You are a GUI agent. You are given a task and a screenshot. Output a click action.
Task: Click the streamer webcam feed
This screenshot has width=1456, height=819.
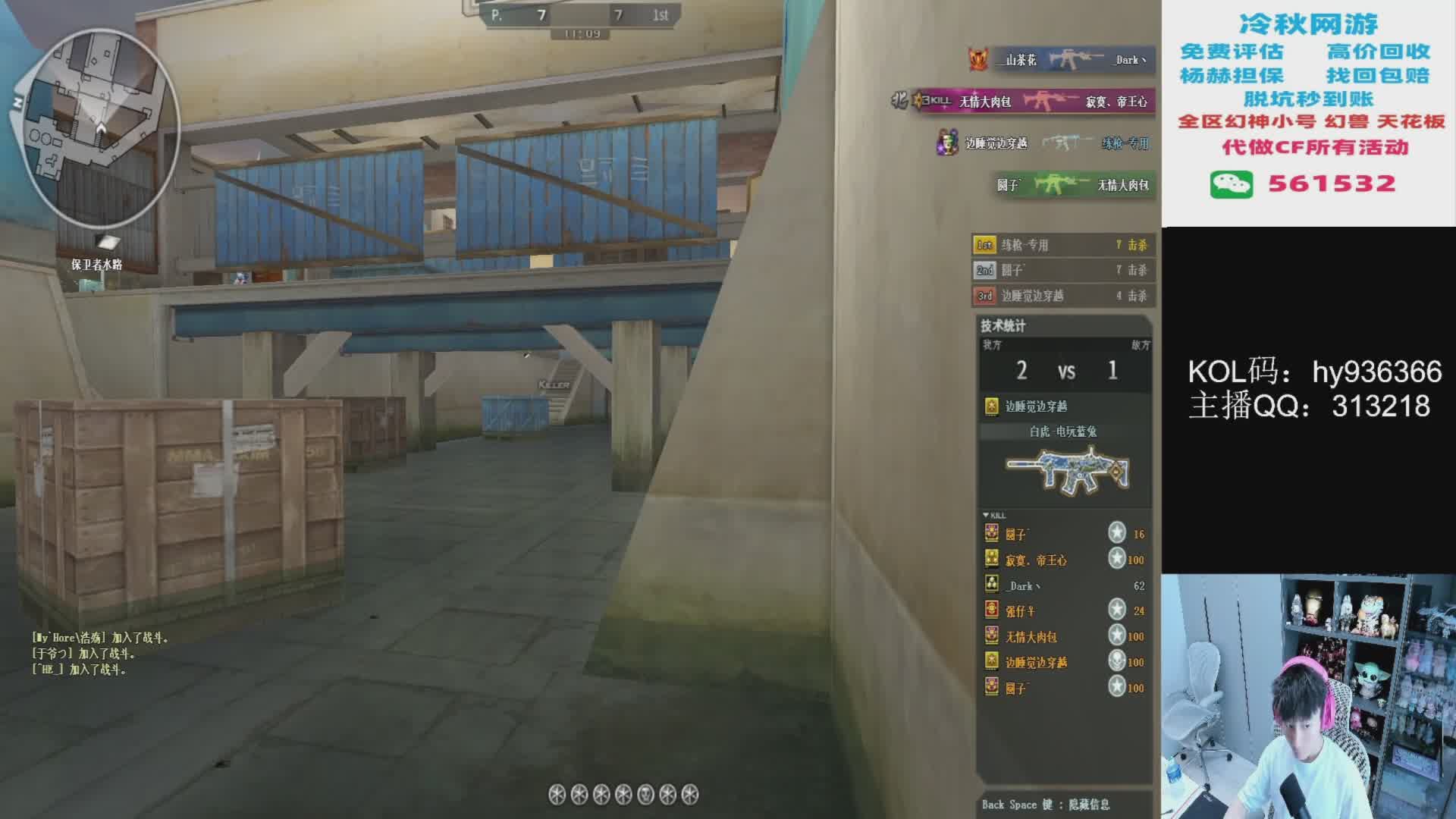point(1308,696)
